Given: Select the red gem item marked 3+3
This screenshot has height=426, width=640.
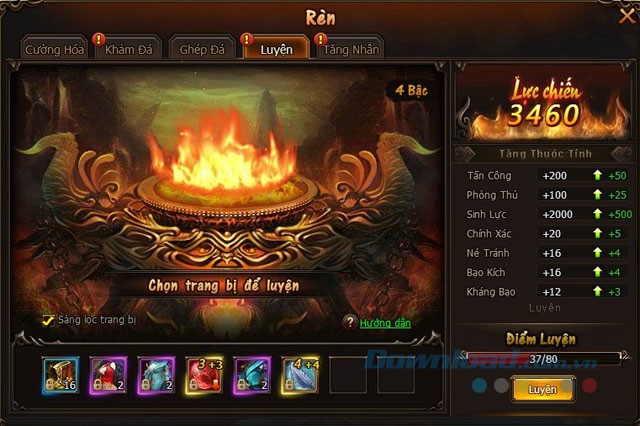Looking at the screenshot, I should tap(204, 374).
